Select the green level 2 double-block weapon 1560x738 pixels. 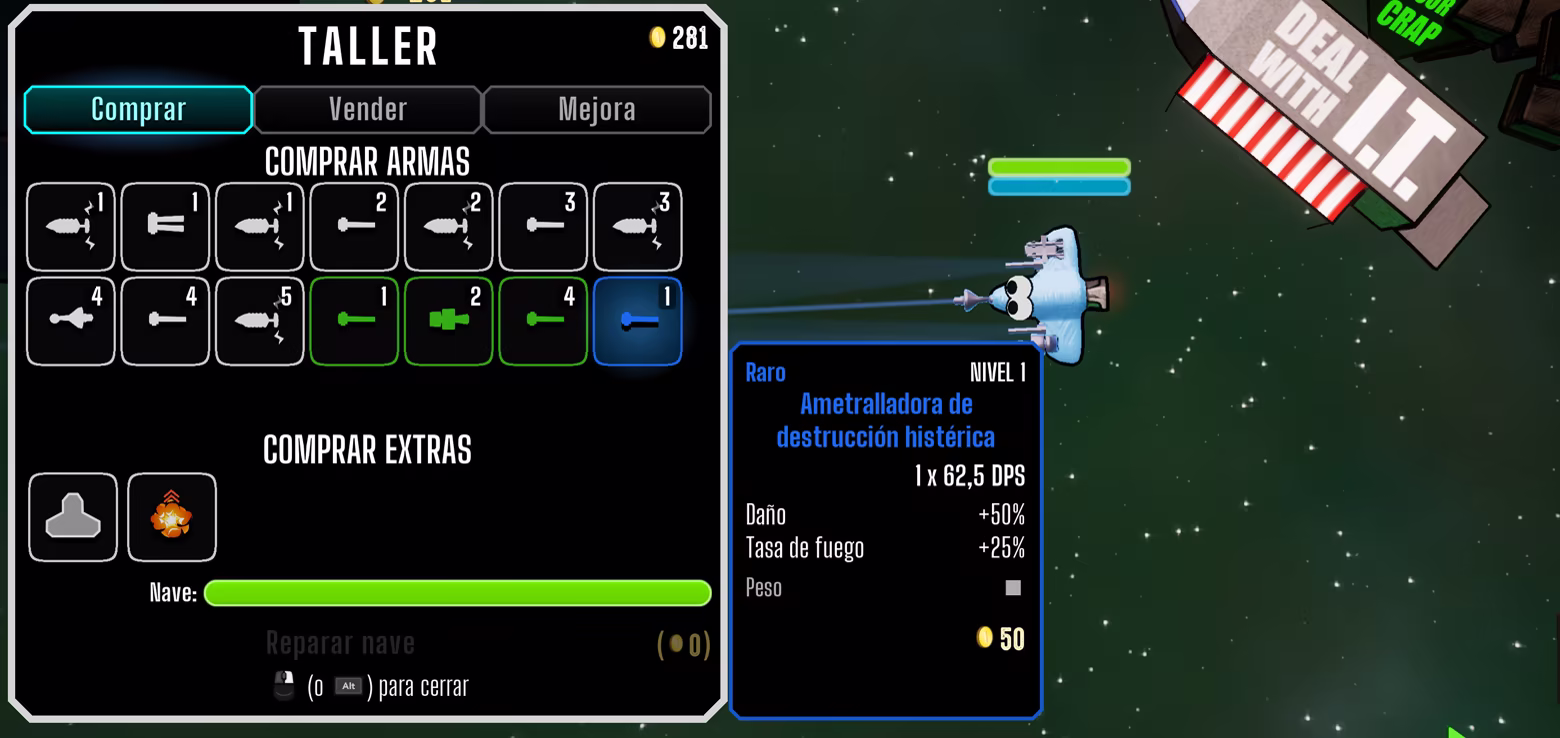click(448, 321)
